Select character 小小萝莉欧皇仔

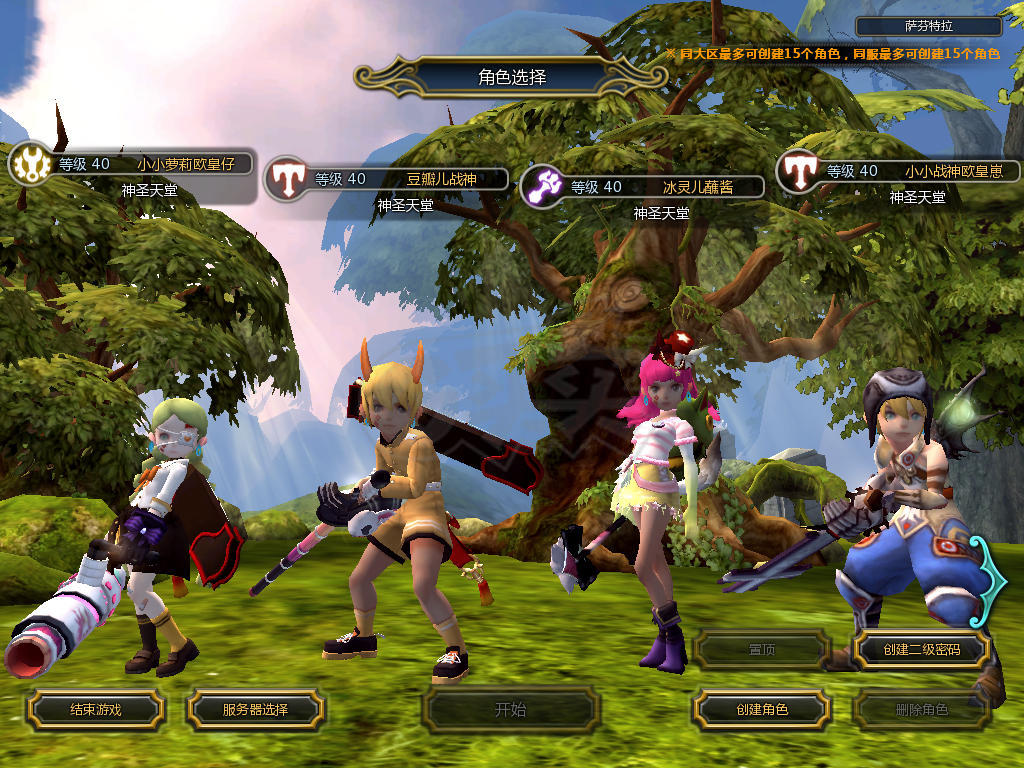coord(185,164)
